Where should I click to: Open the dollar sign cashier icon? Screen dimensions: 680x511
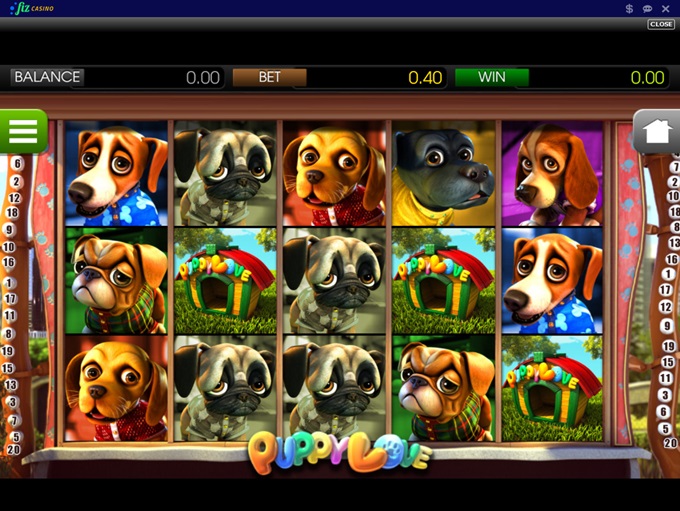(x=629, y=8)
